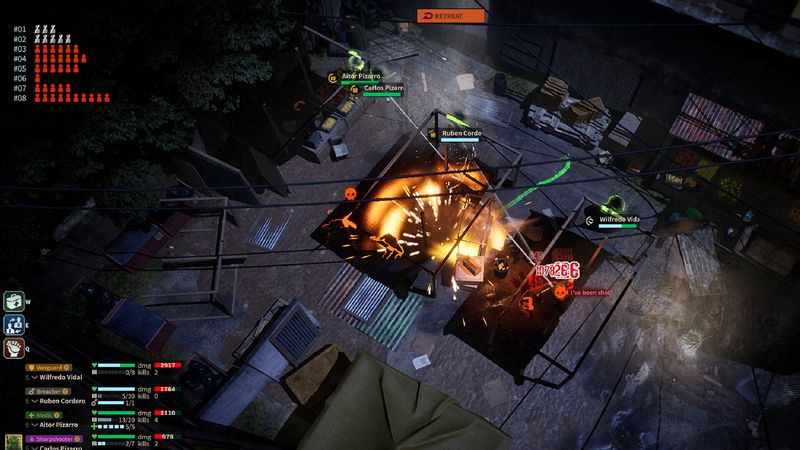Click the Vanguard class badge

(x=46, y=366)
